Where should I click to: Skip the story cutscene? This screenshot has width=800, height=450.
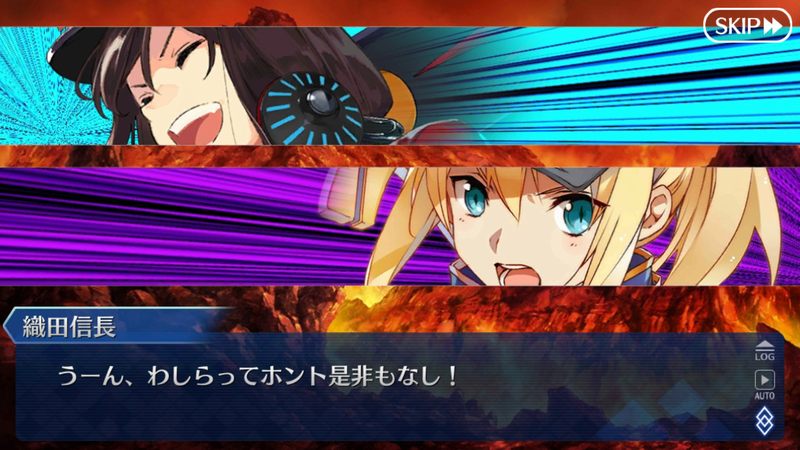point(747,25)
